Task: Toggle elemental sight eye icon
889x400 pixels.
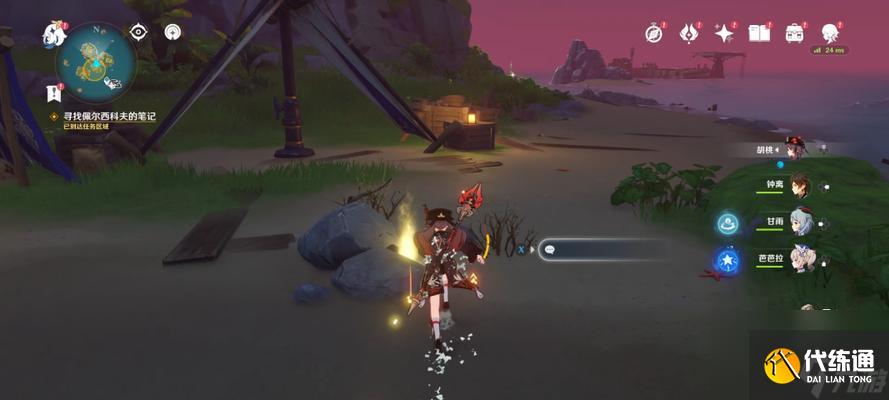Action: tap(140, 32)
